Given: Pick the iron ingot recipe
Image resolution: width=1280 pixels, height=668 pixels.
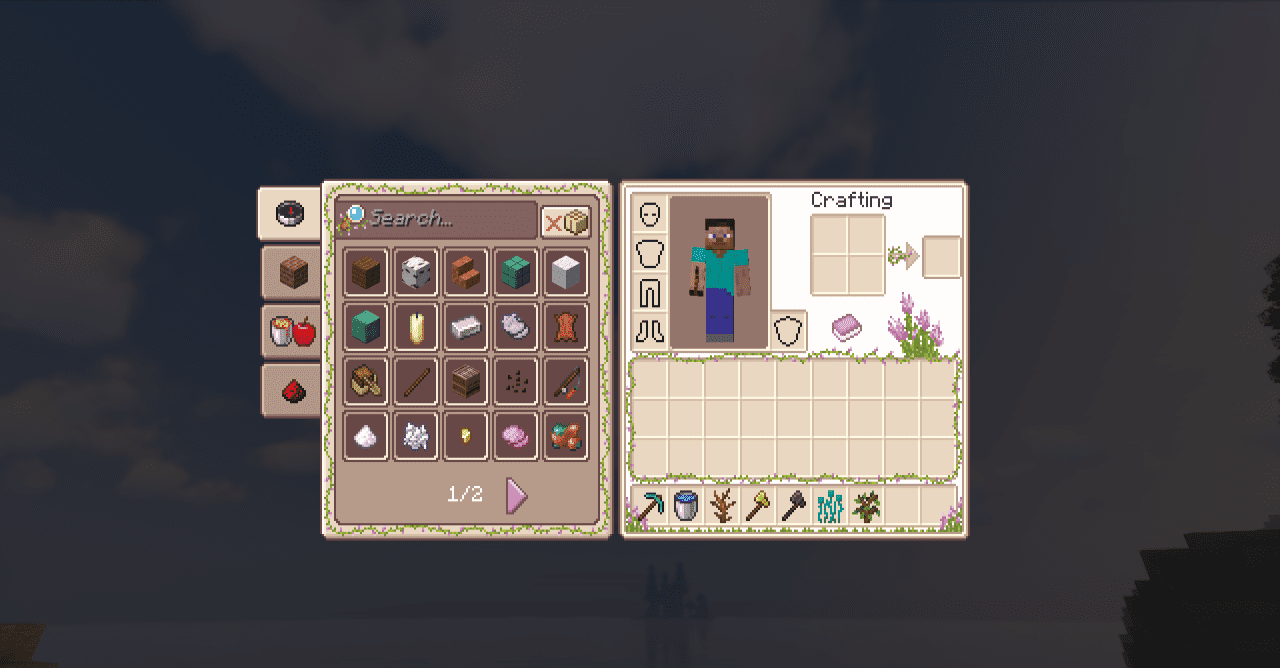Looking at the screenshot, I should [x=466, y=326].
